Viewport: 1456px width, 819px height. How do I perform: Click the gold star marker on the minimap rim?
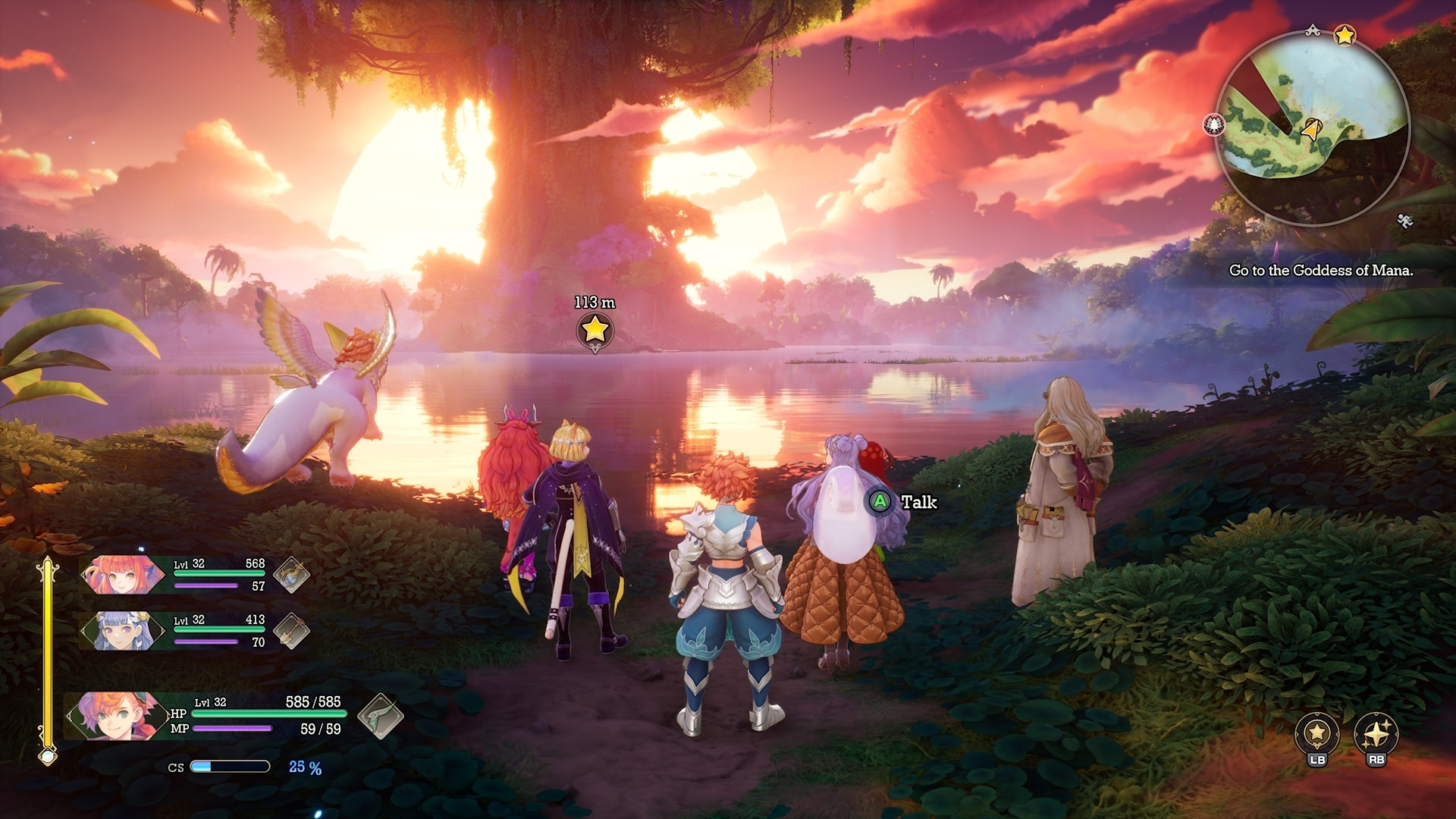1345,36
